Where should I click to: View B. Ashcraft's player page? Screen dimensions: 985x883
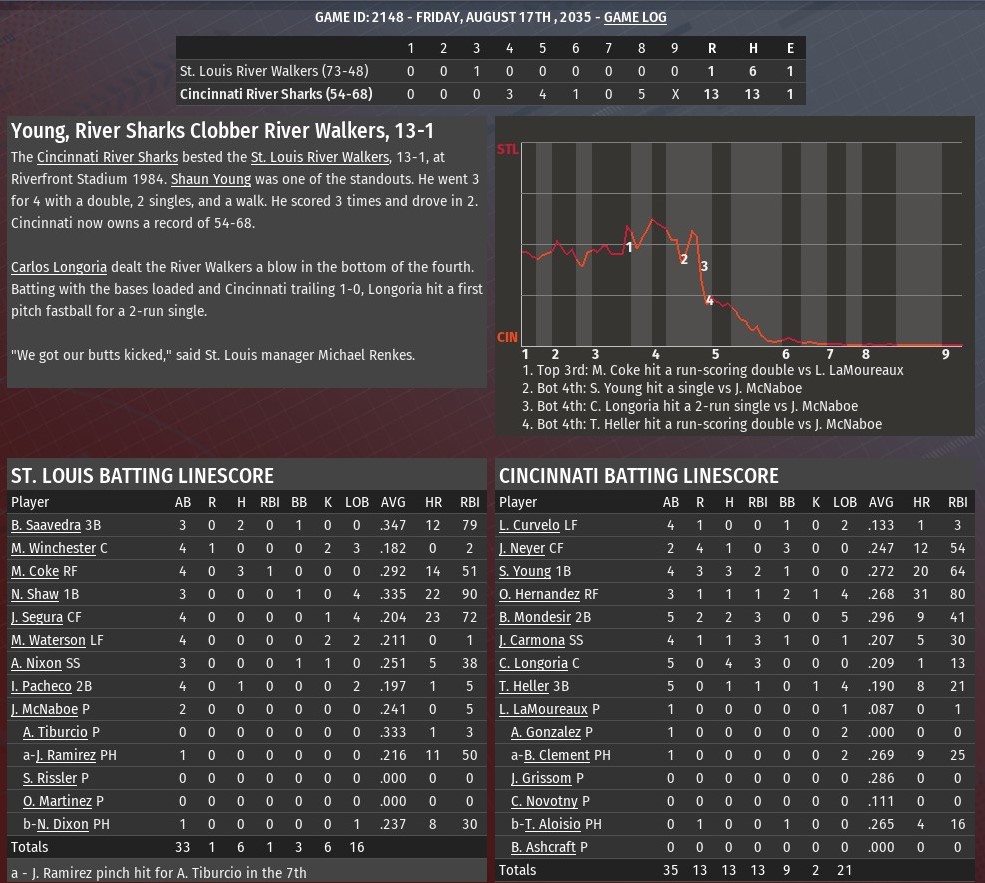pyautogui.click(x=543, y=847)
